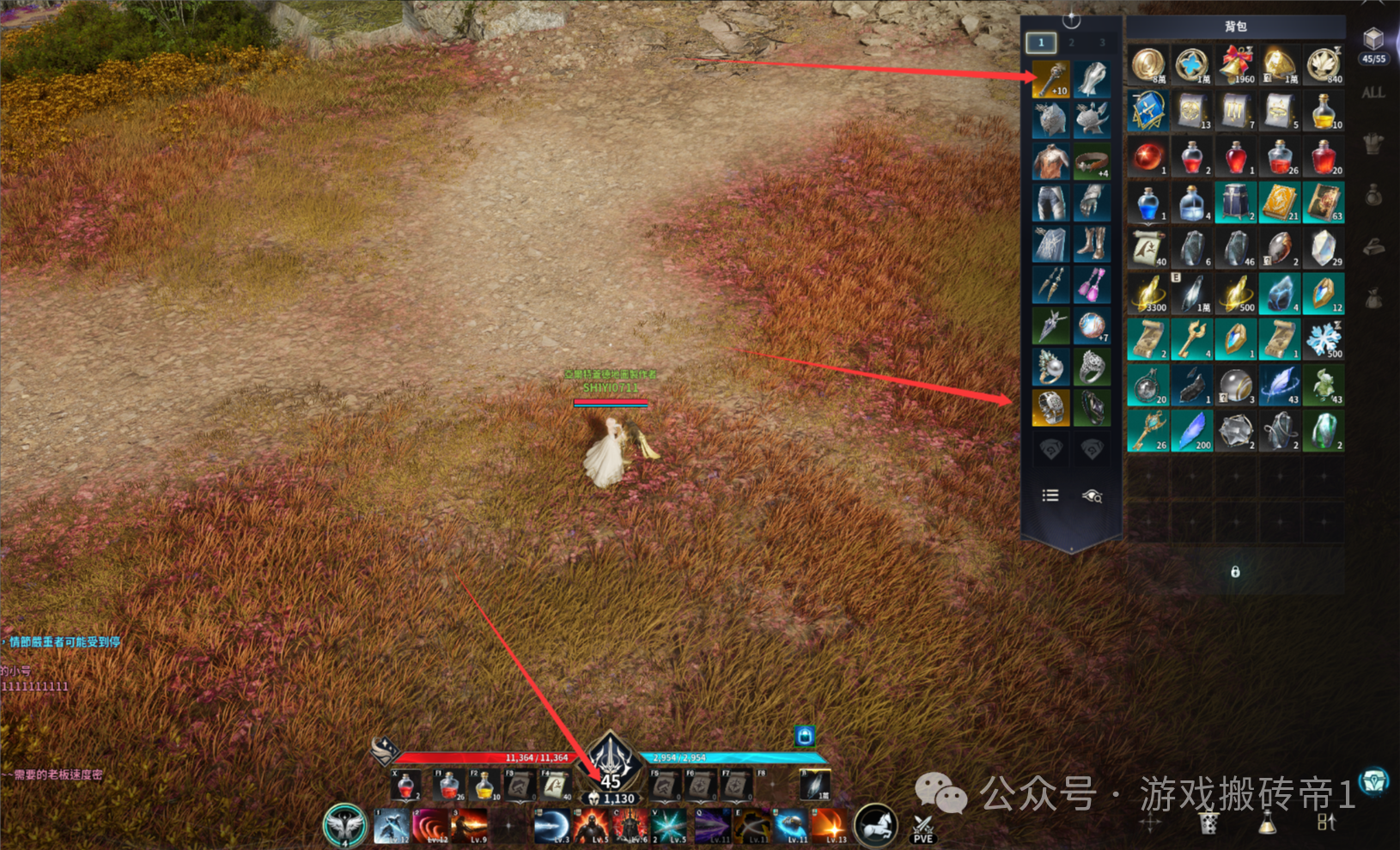Screen dimensions: 1400x850
Task: Select the gold coin stack in backpack
Action: click(x=1147, y=65)
